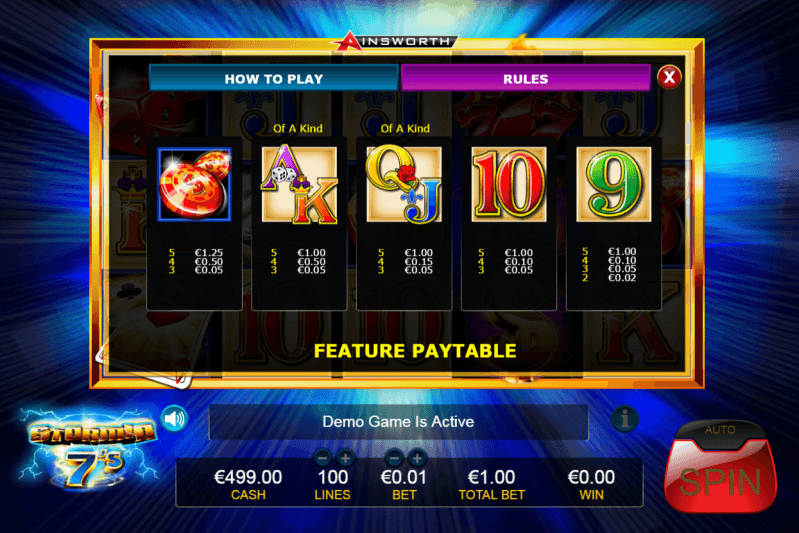
Task: Mute the game sound
Action: click(174, 418)
